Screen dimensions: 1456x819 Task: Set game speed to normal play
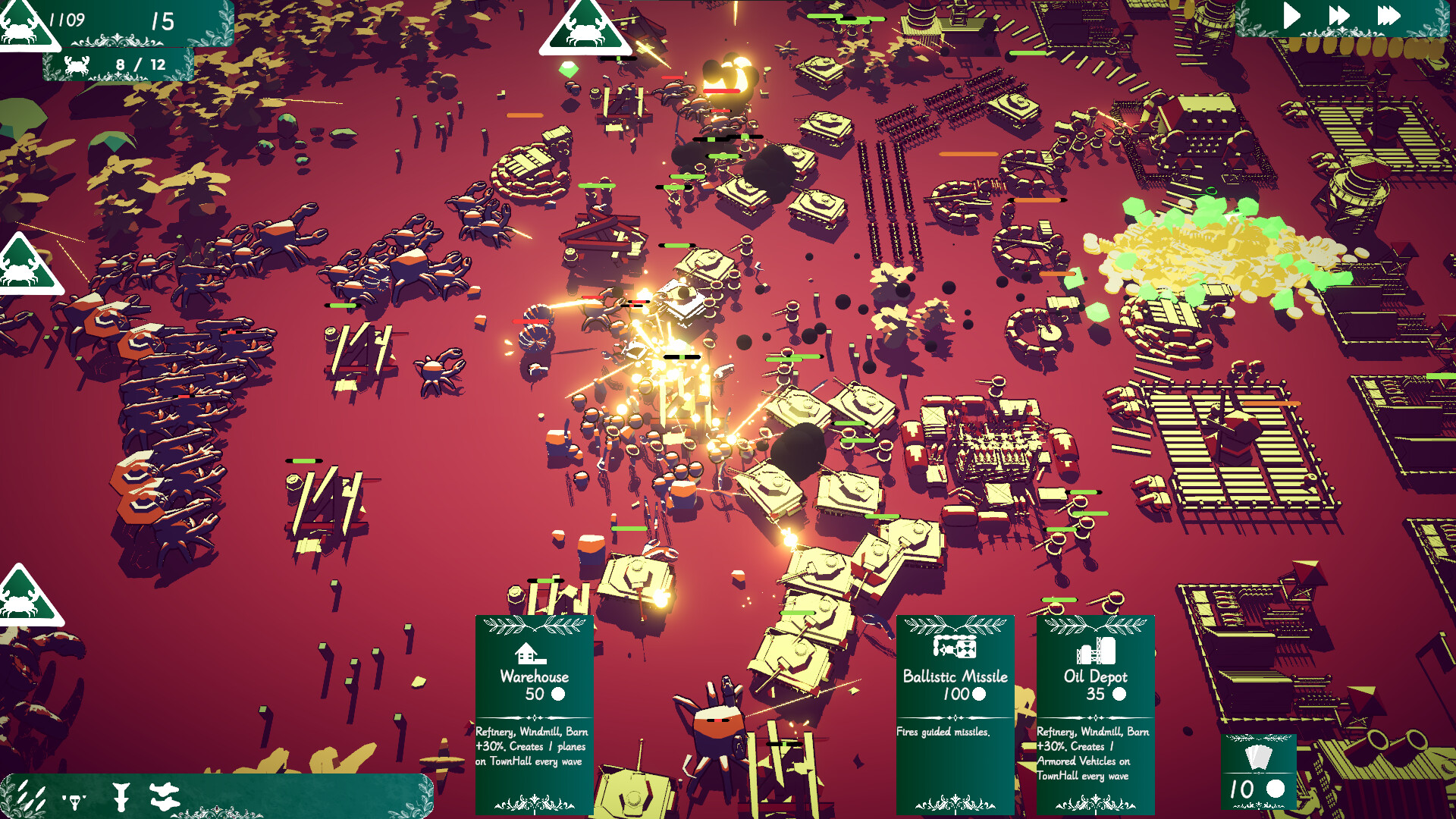click(1291, 16)
